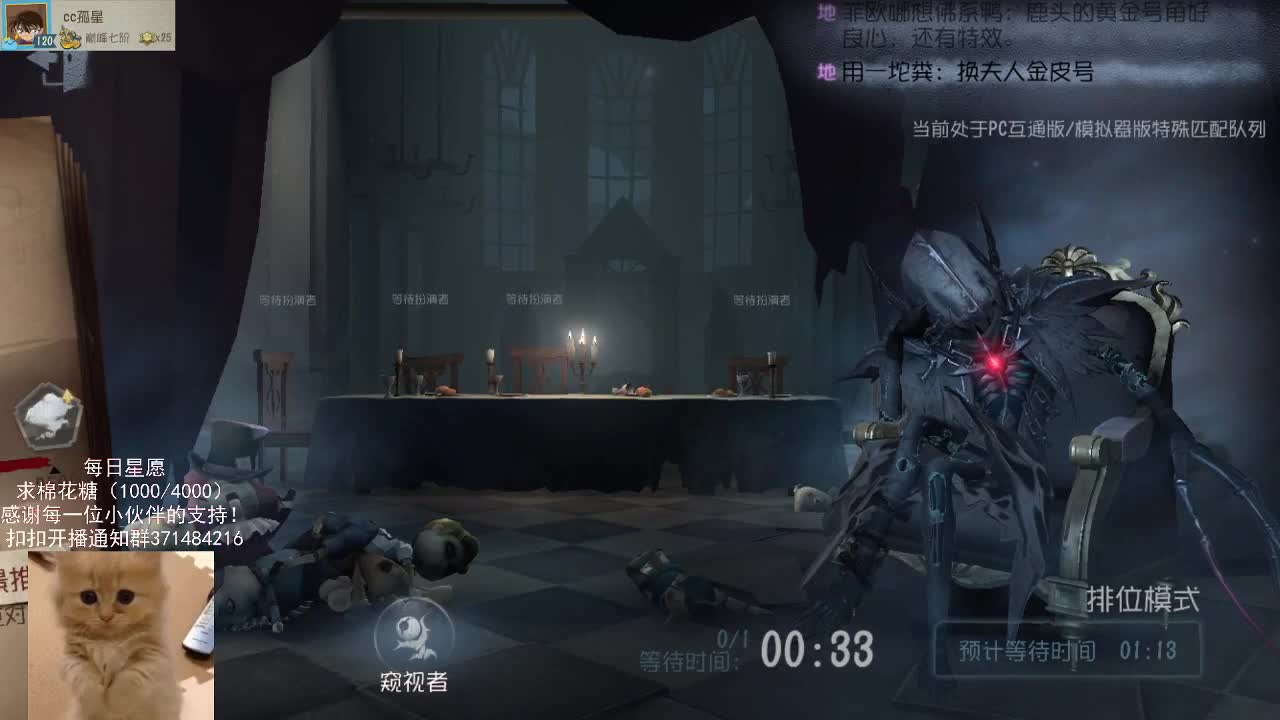Click the cc孤星 player avatar portrait

point(22,22)
